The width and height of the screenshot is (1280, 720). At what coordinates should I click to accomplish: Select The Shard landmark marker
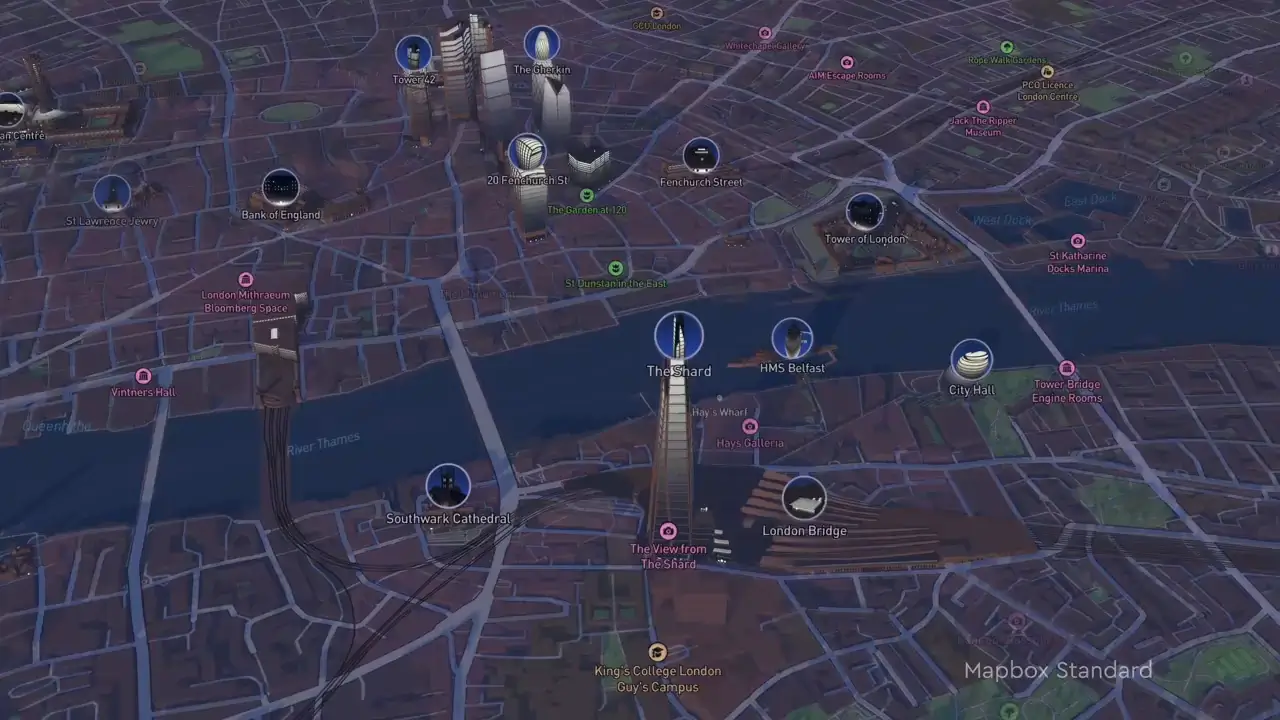[x=679, y=336]
